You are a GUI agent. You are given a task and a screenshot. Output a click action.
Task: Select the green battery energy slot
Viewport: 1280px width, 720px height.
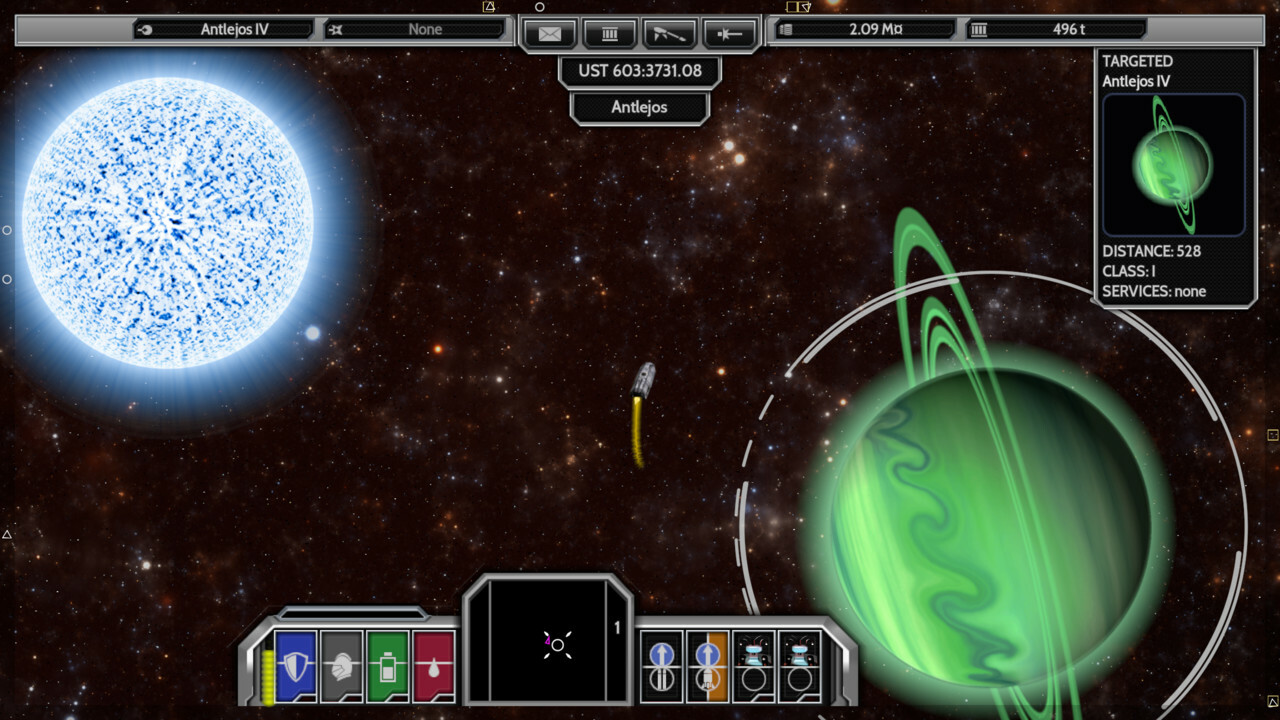coord(388,666)
